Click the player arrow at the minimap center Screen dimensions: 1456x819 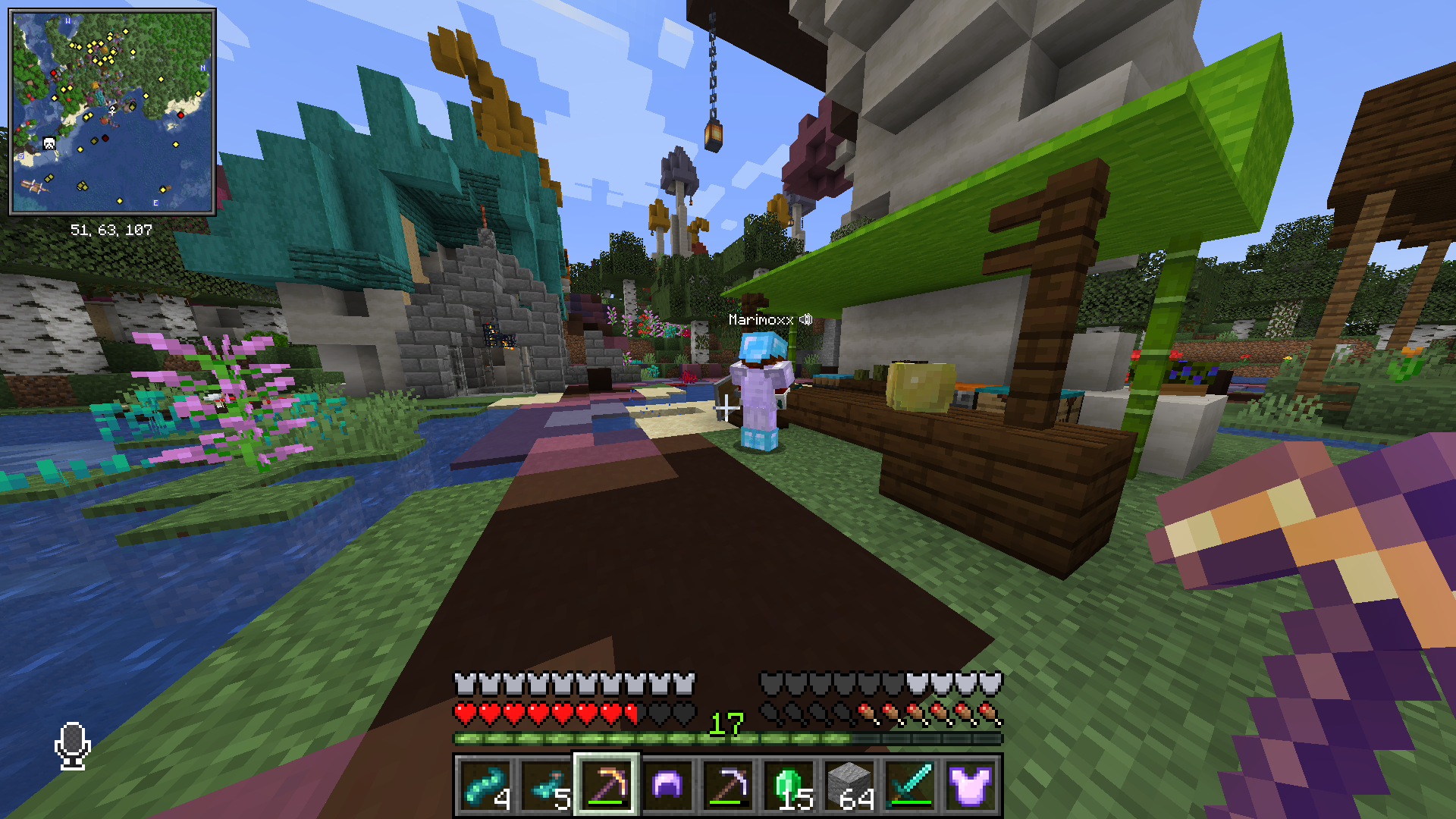[x=113, y=110]
